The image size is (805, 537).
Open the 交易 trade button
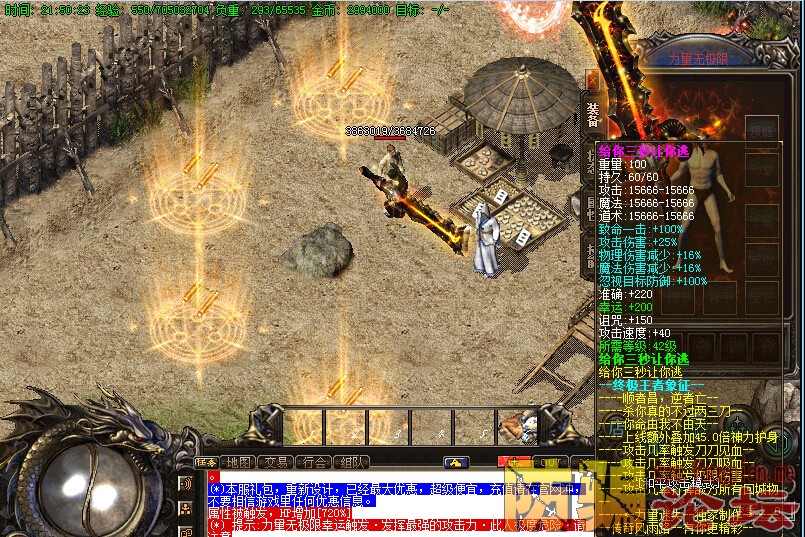(275, 462)
